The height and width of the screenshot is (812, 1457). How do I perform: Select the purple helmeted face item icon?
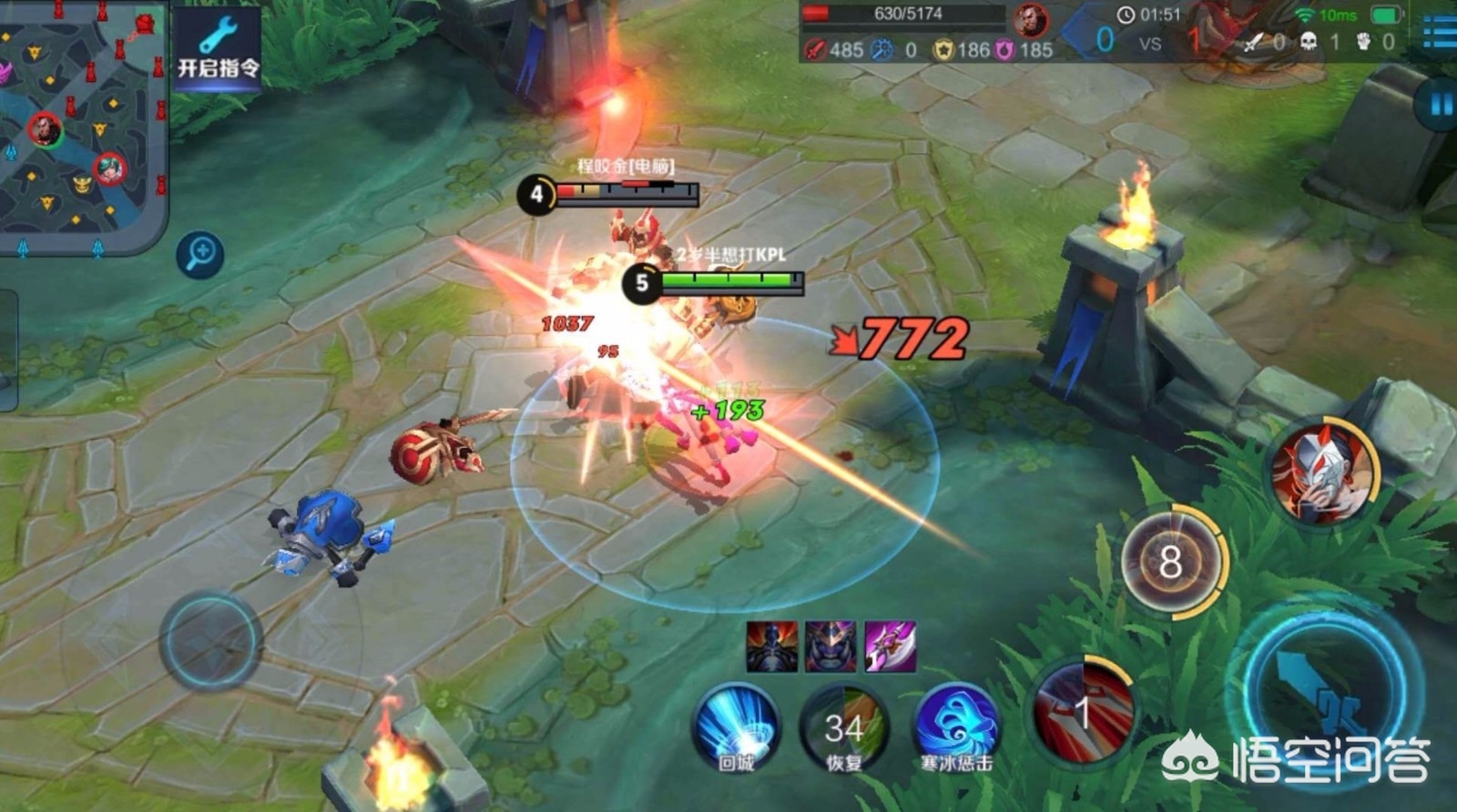pos(830,646)
